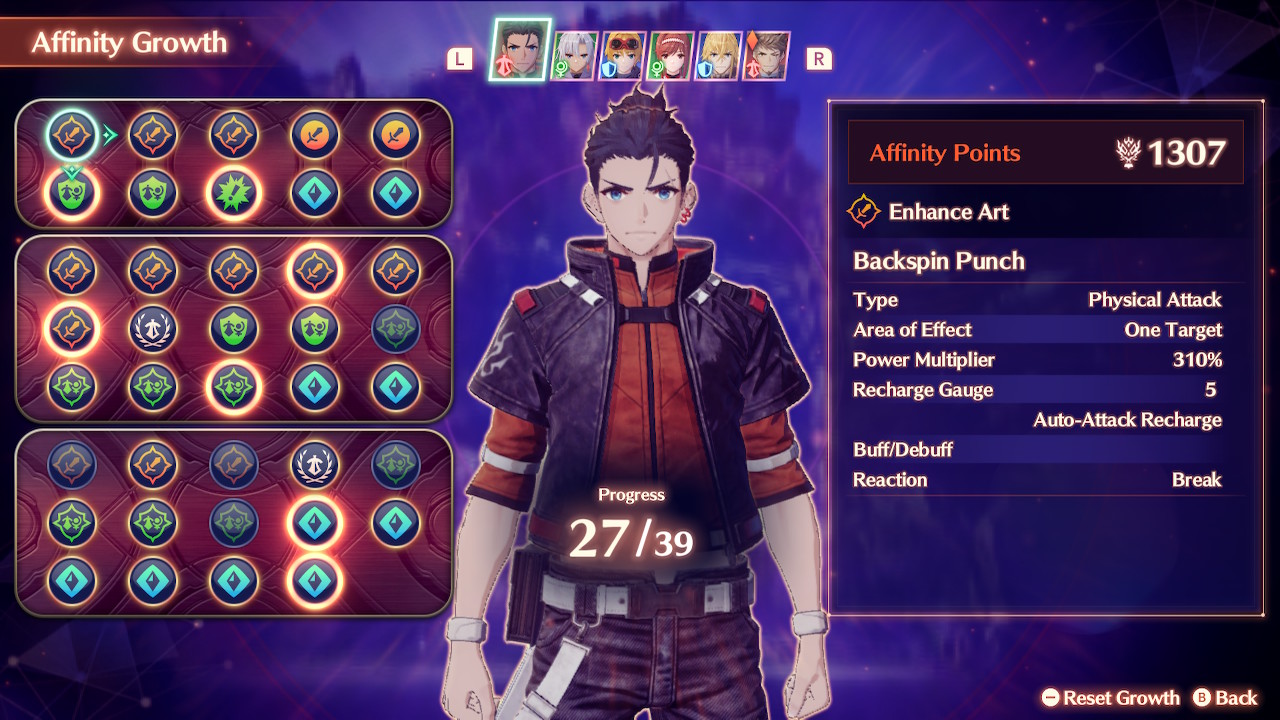Choose Rex's brown-haired portrait
Screen dimensions: 1280x720
coord(767,55)
